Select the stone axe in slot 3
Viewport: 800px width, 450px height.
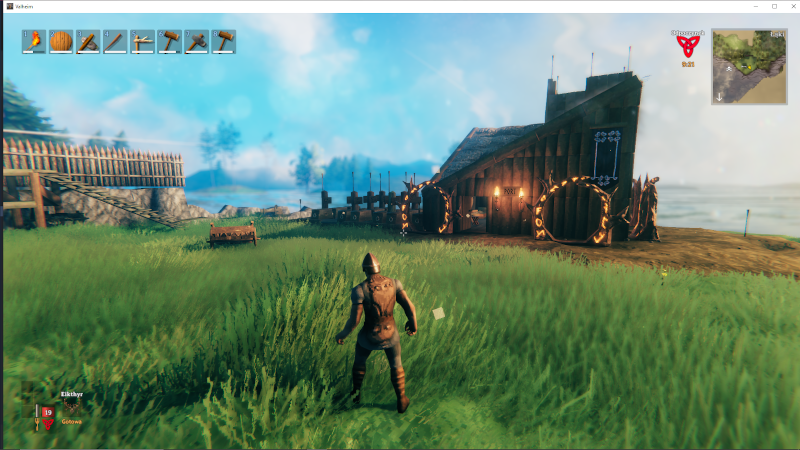pyautogui.click(x=88, y=41)
